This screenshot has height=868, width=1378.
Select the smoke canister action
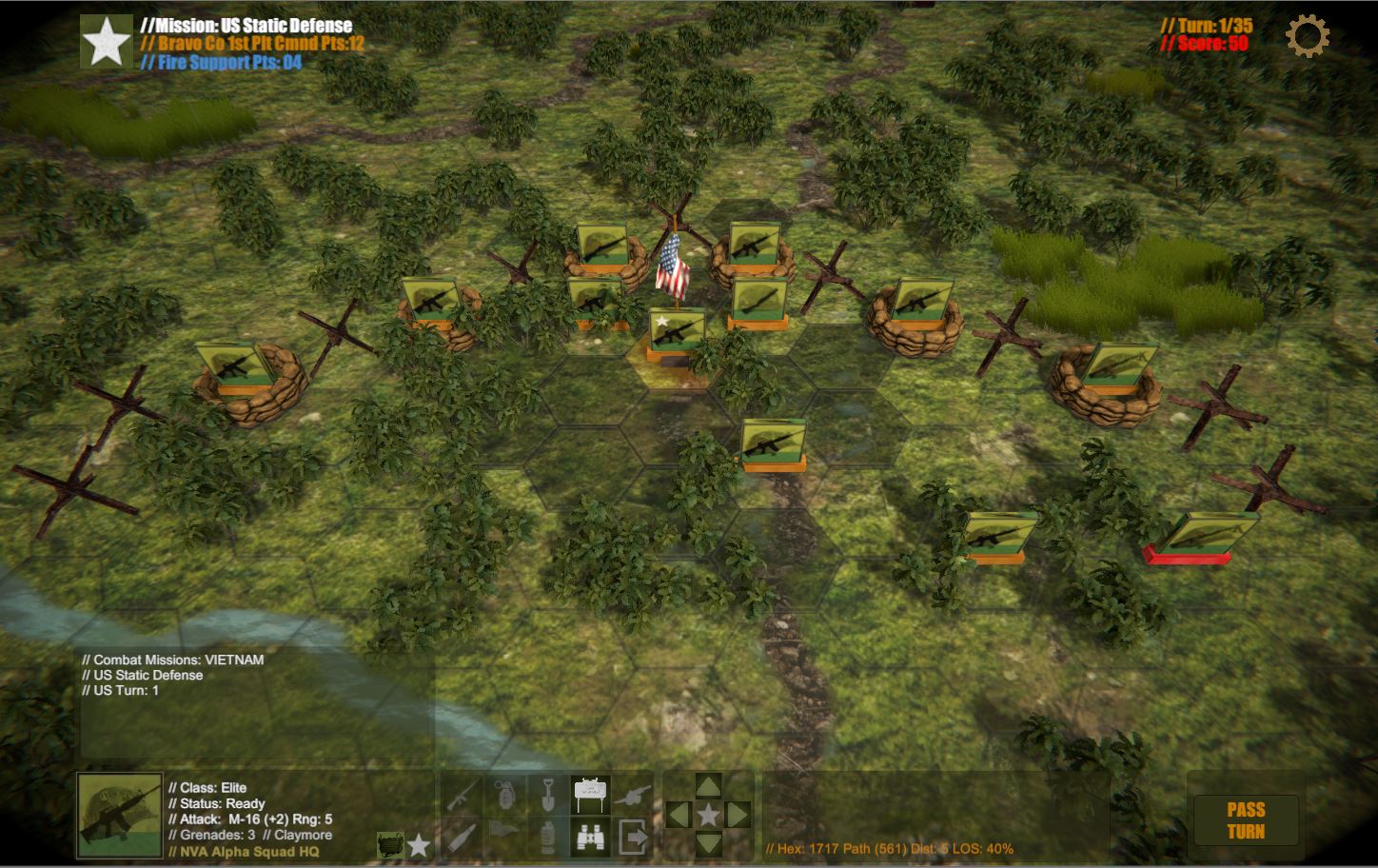[x=547, y=837]
